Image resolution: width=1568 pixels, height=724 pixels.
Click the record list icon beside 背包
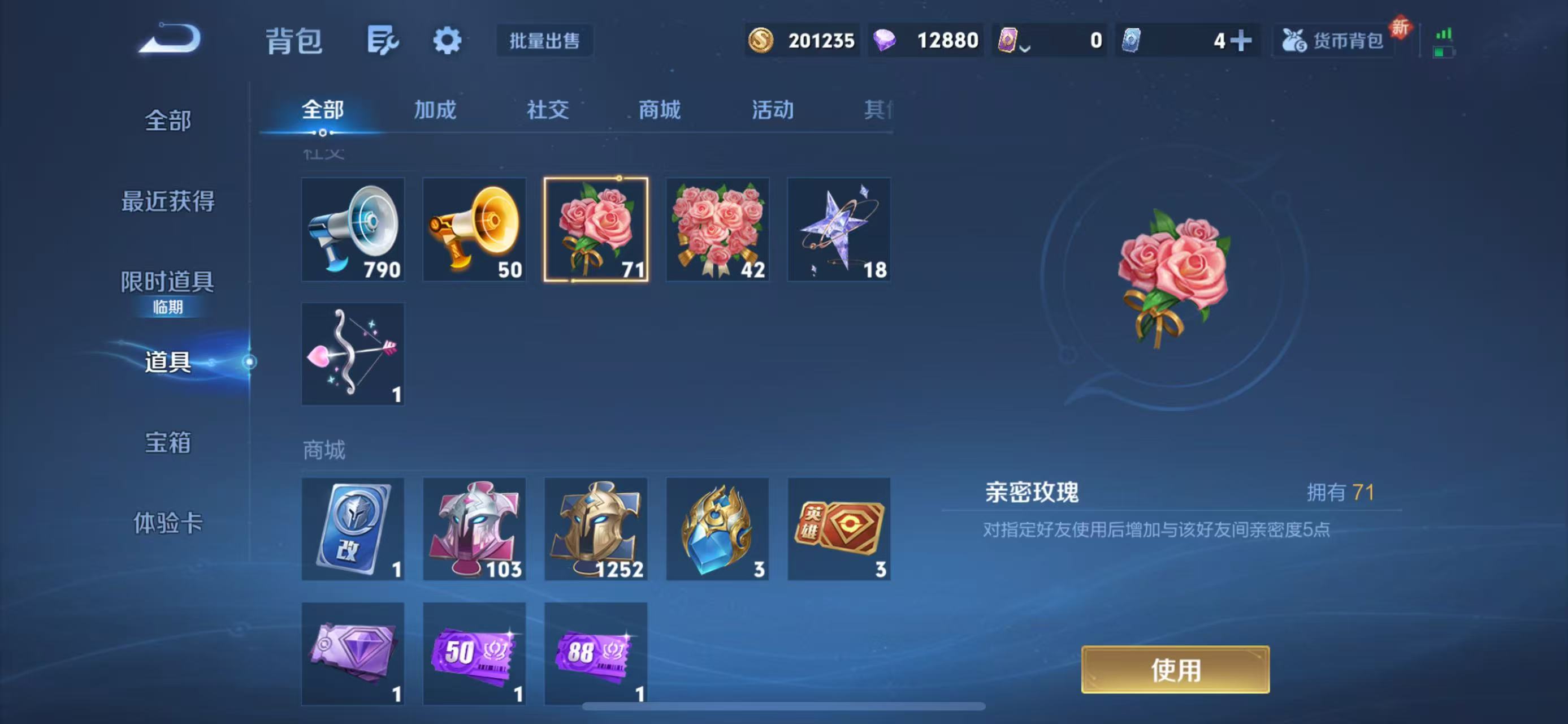(x=383, y=39)
